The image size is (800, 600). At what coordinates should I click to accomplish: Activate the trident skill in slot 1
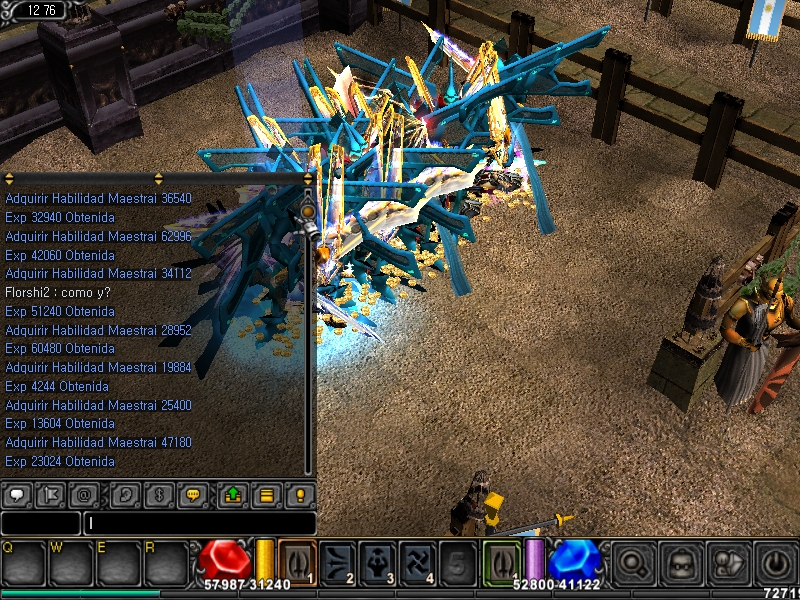(297, 561)
